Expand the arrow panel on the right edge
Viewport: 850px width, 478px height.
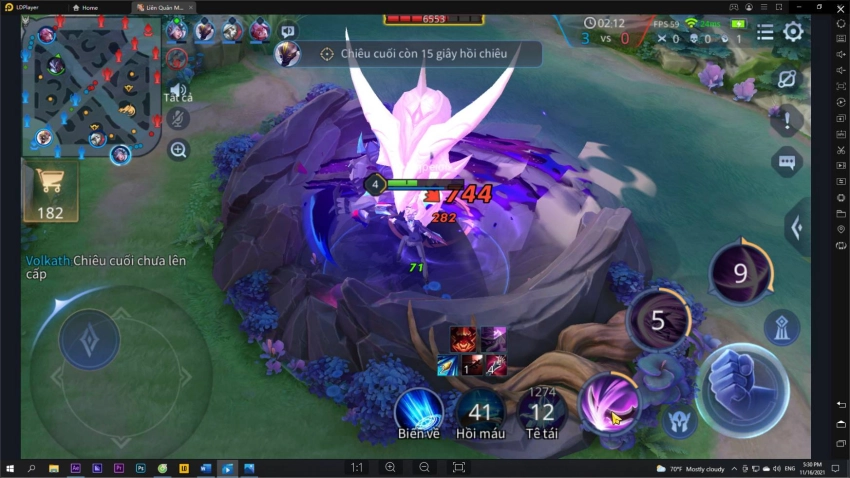coord(798,228)
